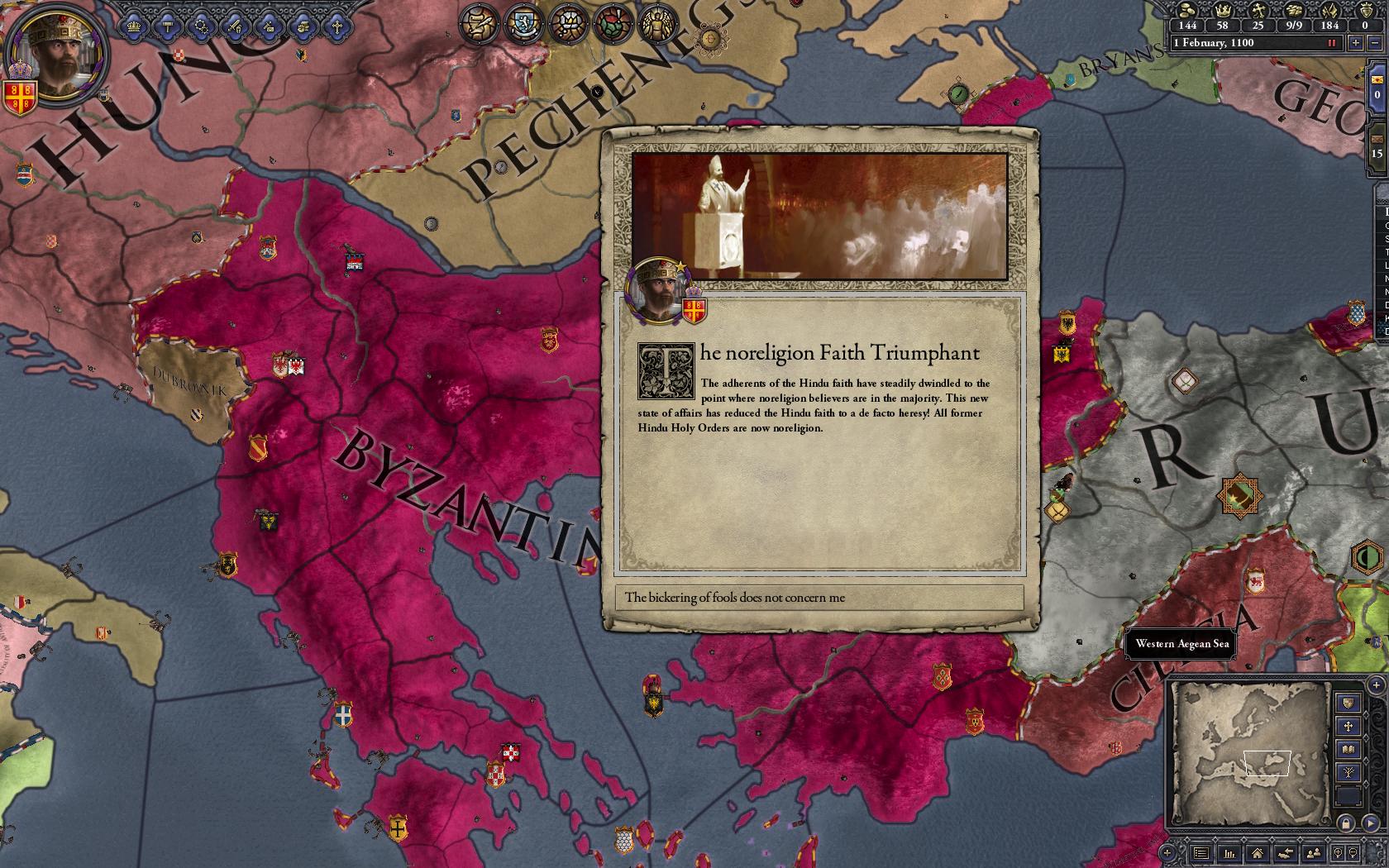Image resolution: width=1389 pixels, height=868 pixels.
Task: Open the game menu via the list icon
Action: [1200, 854]
